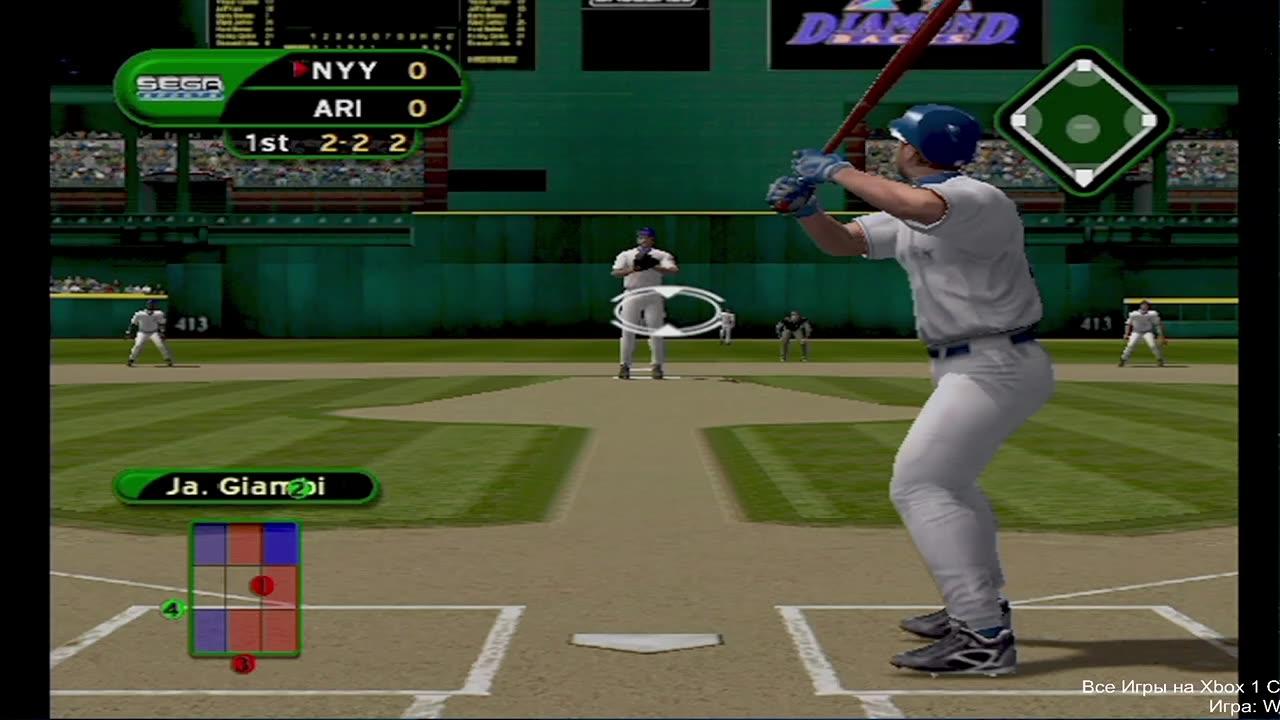Click the 2-2 pitch count display
Image resolution: width=1280 pixels, height=720 pixels.
pyautogui.click(x=345, y=142)
